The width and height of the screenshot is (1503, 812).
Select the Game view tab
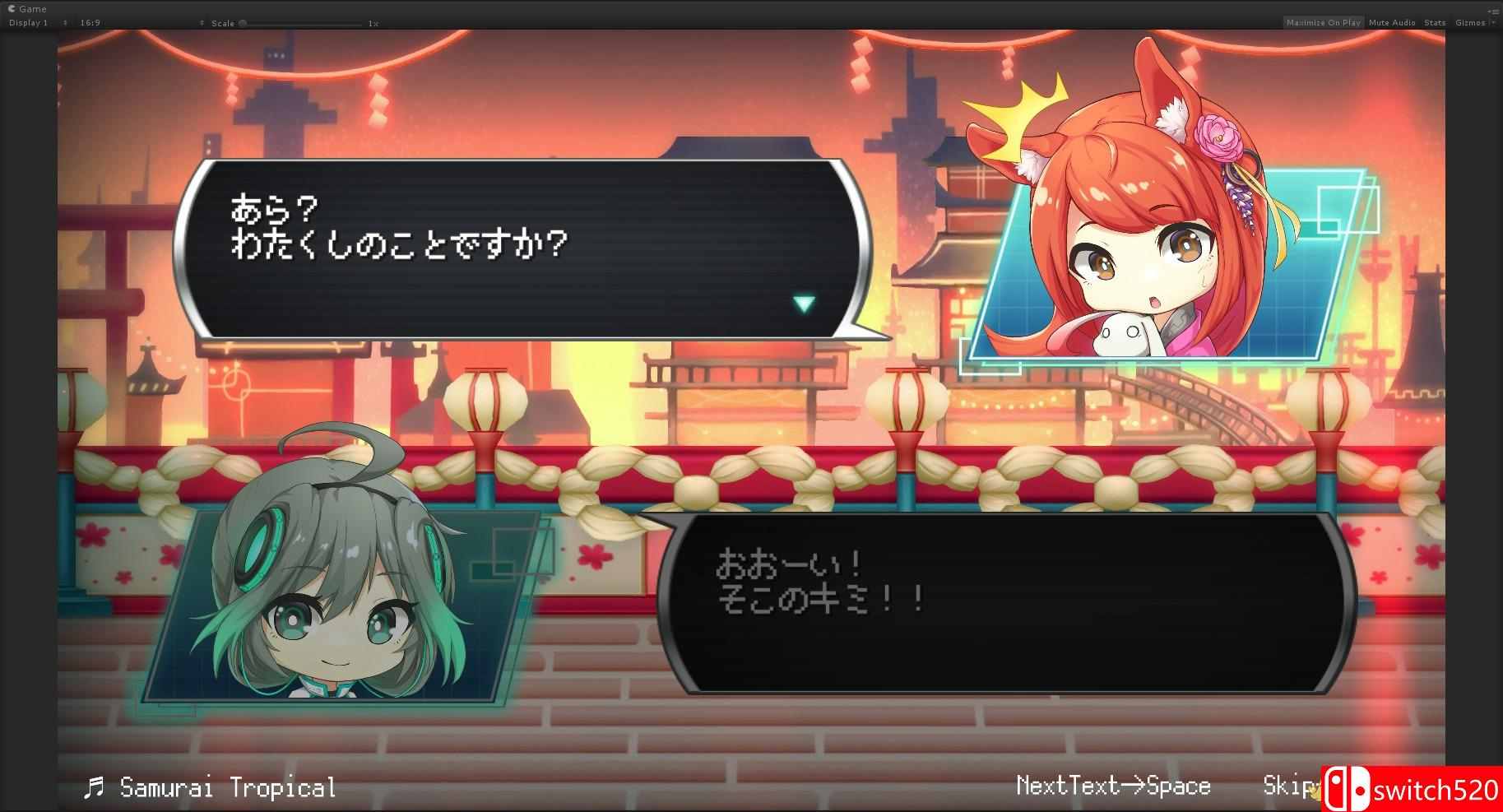pyautogui.click(x=33, y=8)
